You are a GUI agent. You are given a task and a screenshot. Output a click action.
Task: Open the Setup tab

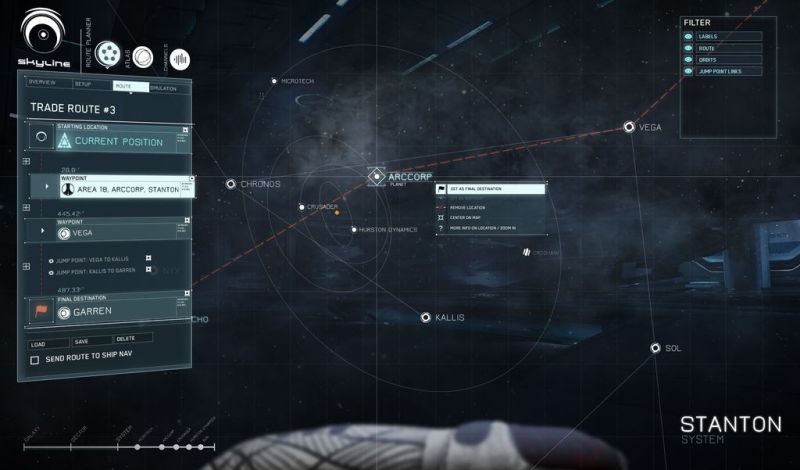pyautogui.click(x=83, y=86)
